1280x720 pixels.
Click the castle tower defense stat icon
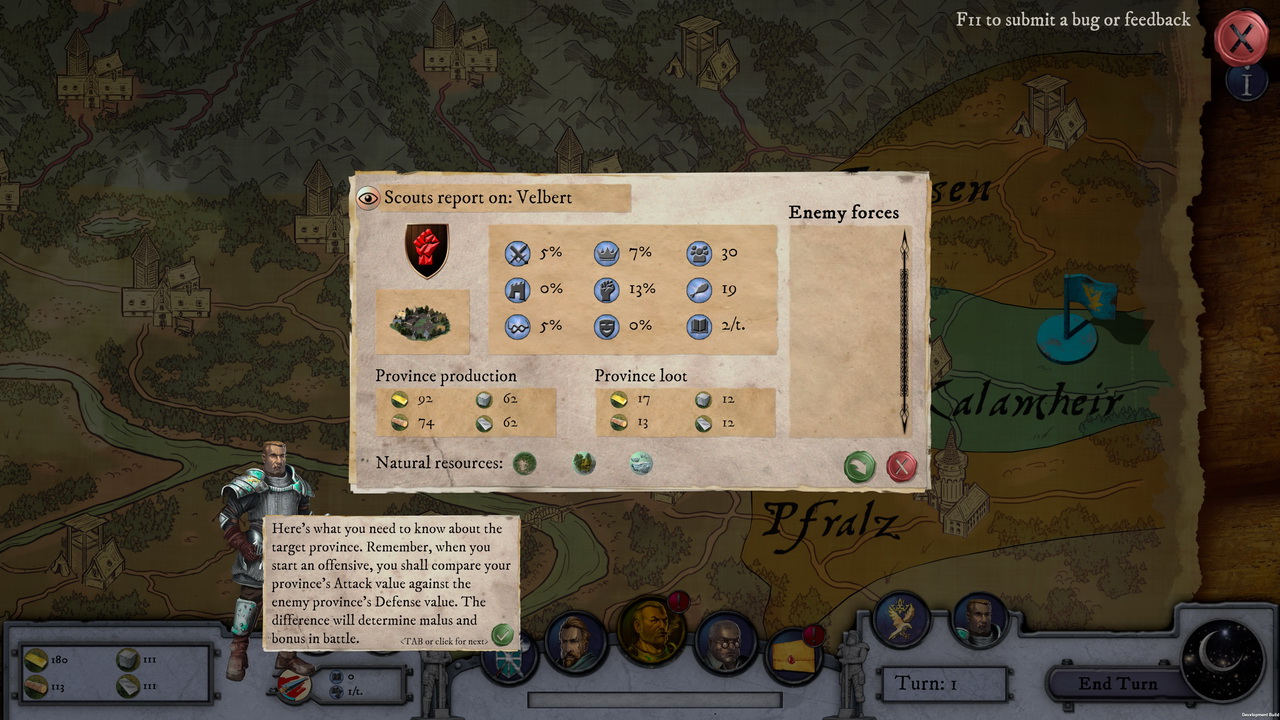tap(517, 290)
